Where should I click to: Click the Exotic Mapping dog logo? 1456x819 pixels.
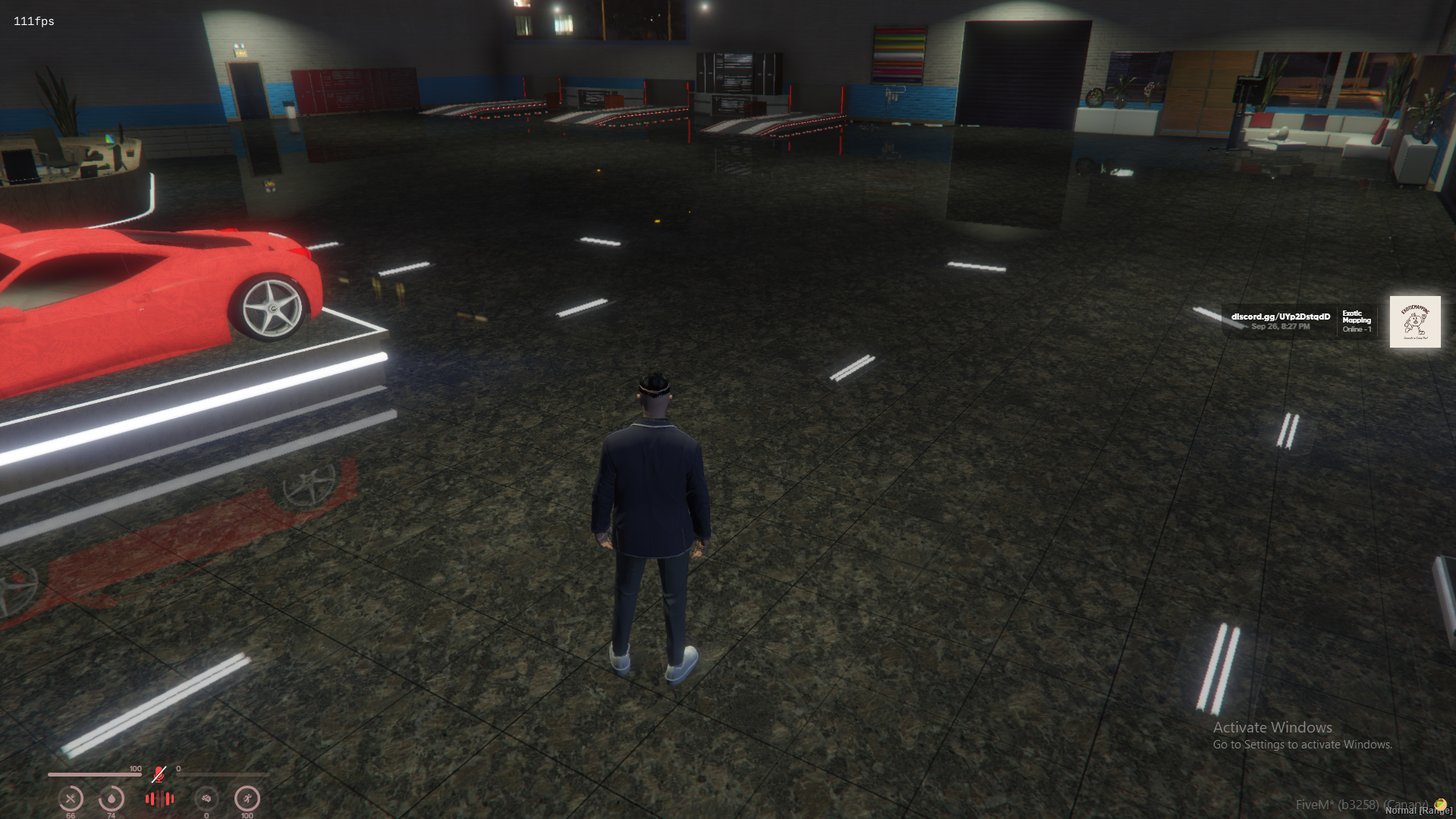(x=1414, y=321)
